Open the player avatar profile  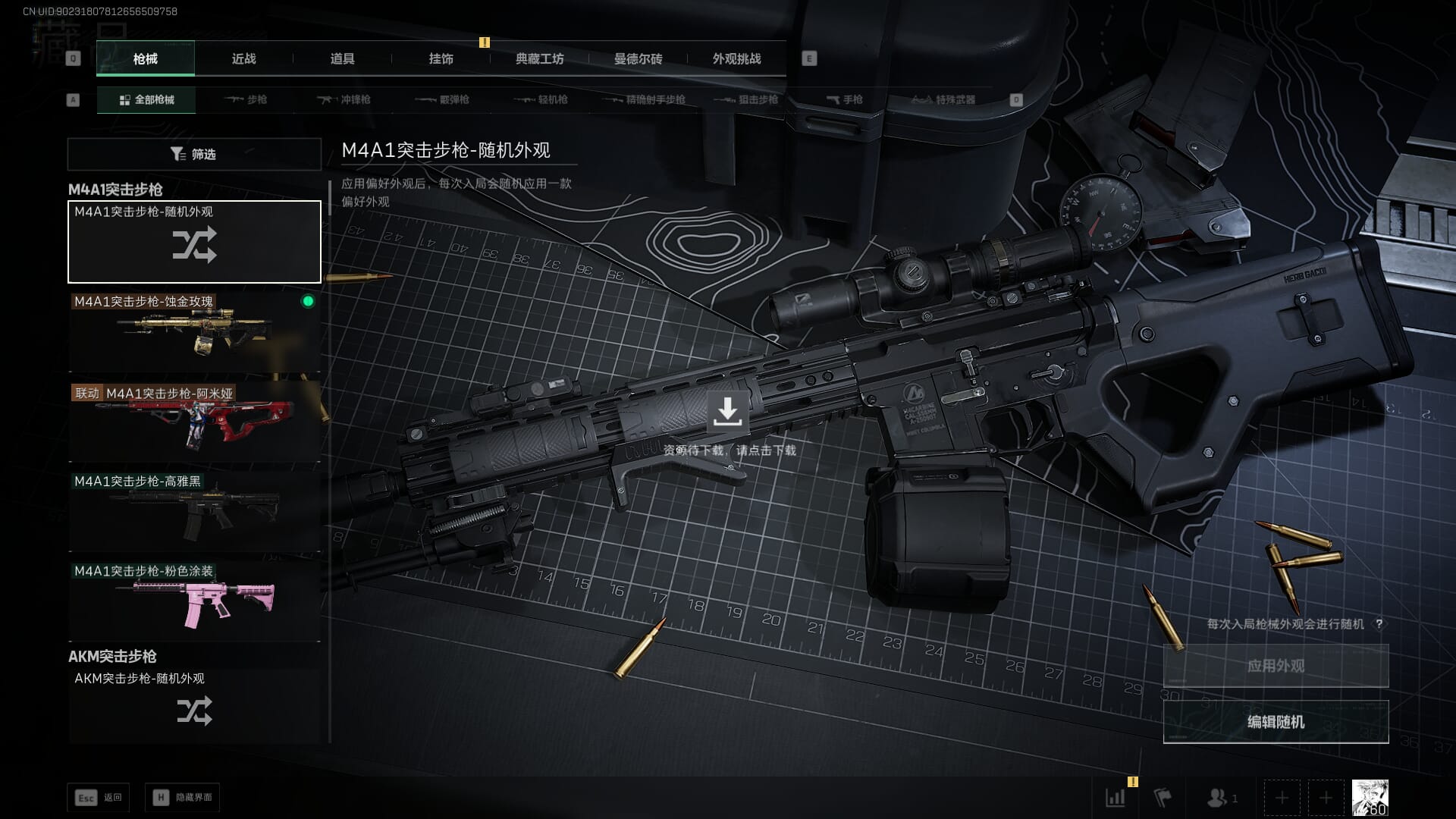1370,798
